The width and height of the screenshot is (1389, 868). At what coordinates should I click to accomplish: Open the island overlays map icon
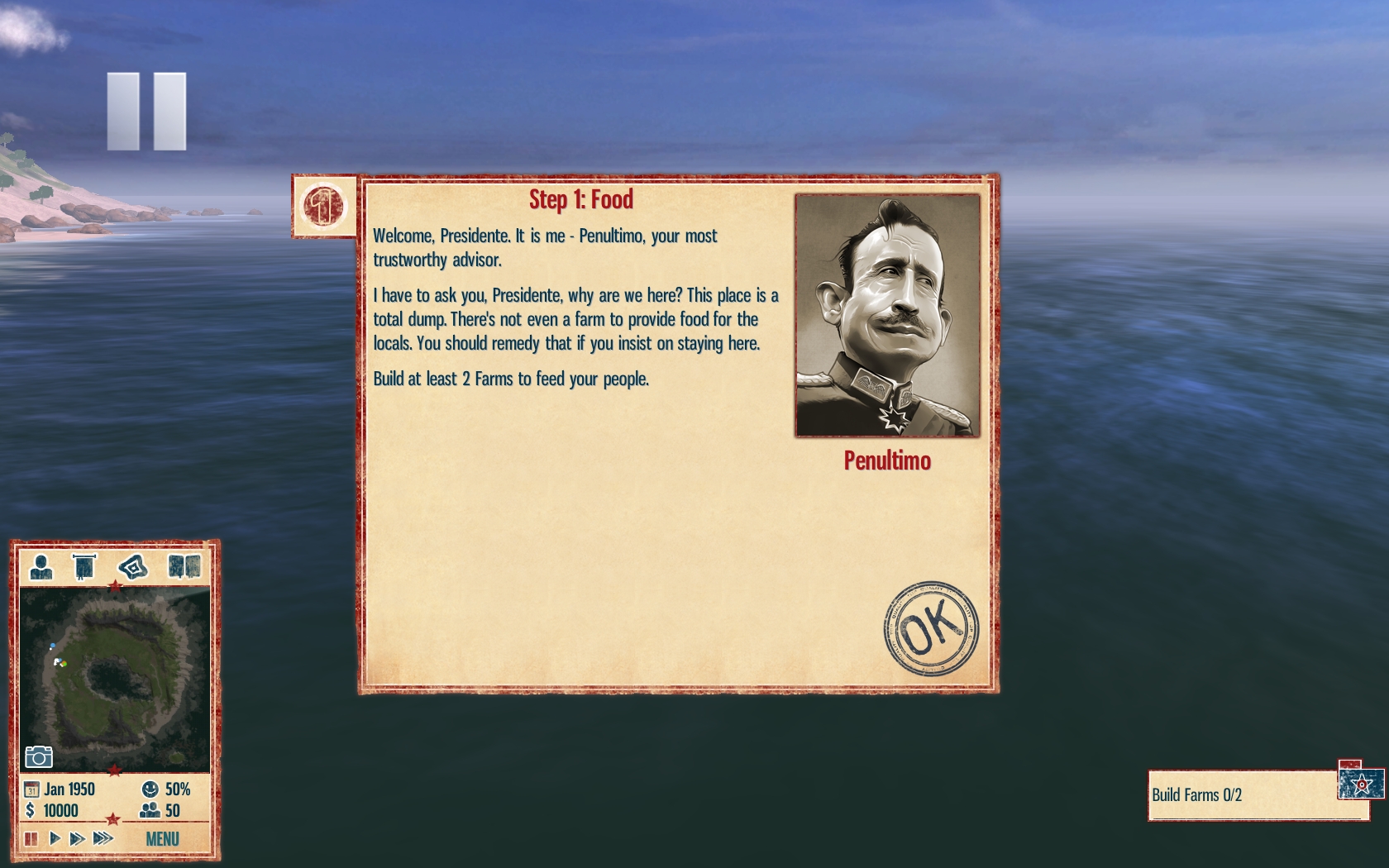[132, 567]
